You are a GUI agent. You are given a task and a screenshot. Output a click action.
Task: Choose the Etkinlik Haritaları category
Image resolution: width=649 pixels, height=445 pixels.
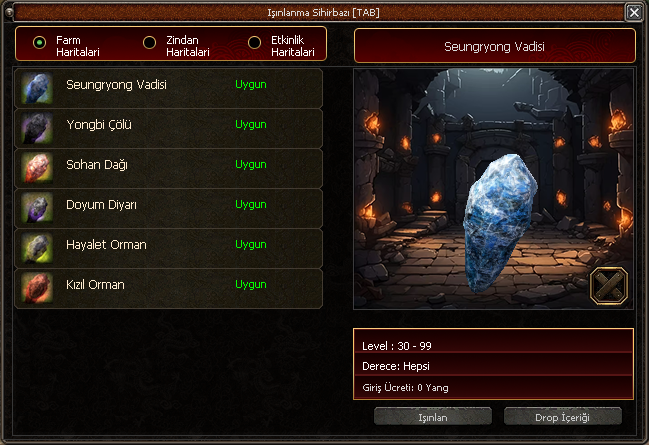pyautogui.click(x=254, y=42)
